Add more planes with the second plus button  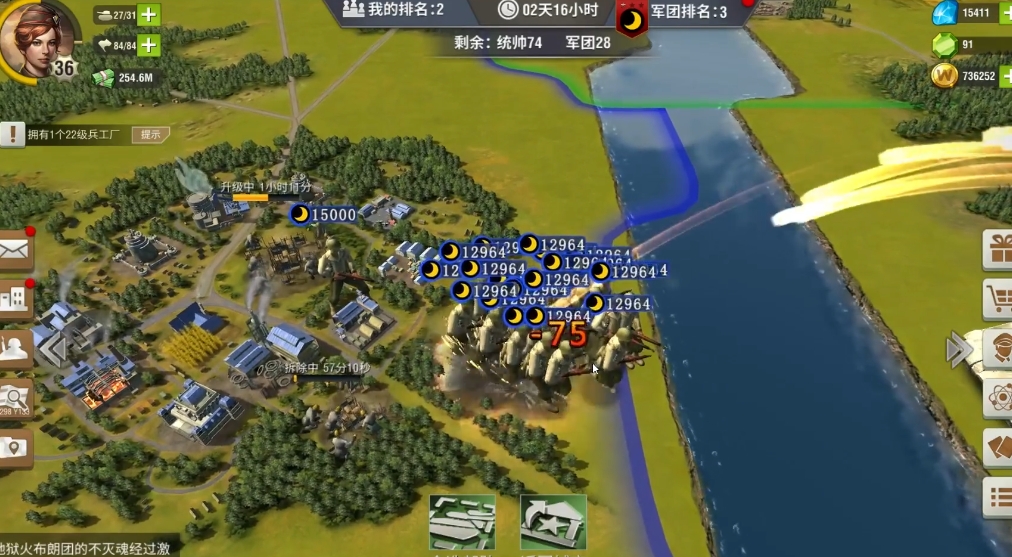[x=148, y=45]
